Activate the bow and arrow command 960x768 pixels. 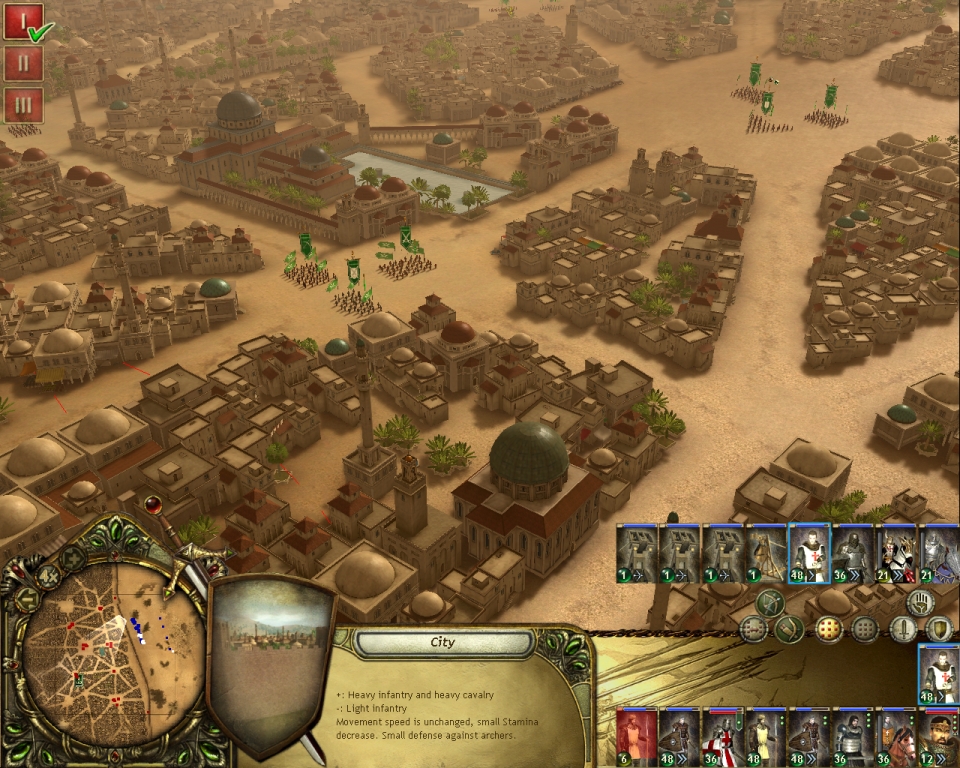coord(769,602)
